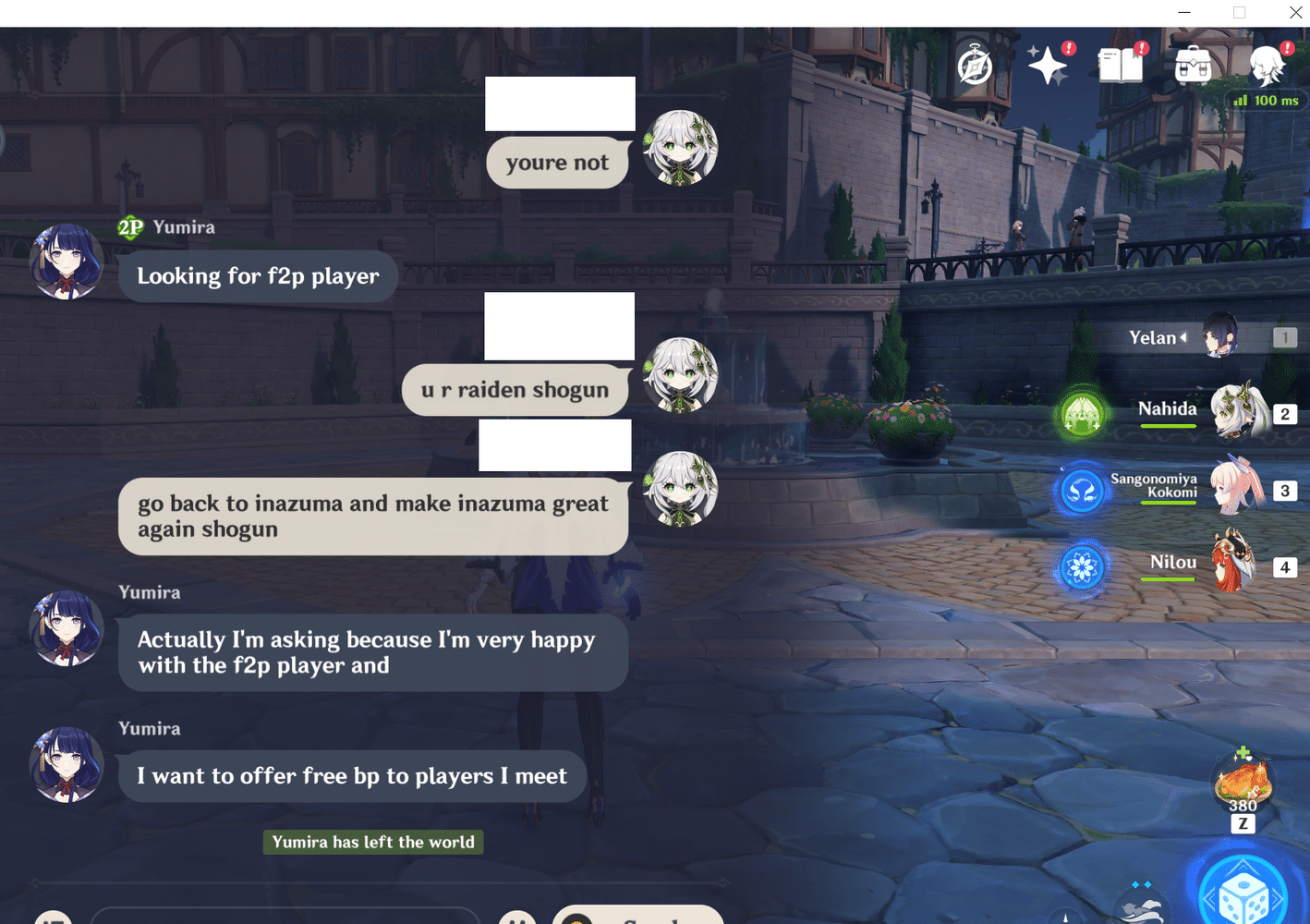Click the number 2 badge next to Nahida
The width and height of the screenshot is (1310, 924).
coord(1285,414)
